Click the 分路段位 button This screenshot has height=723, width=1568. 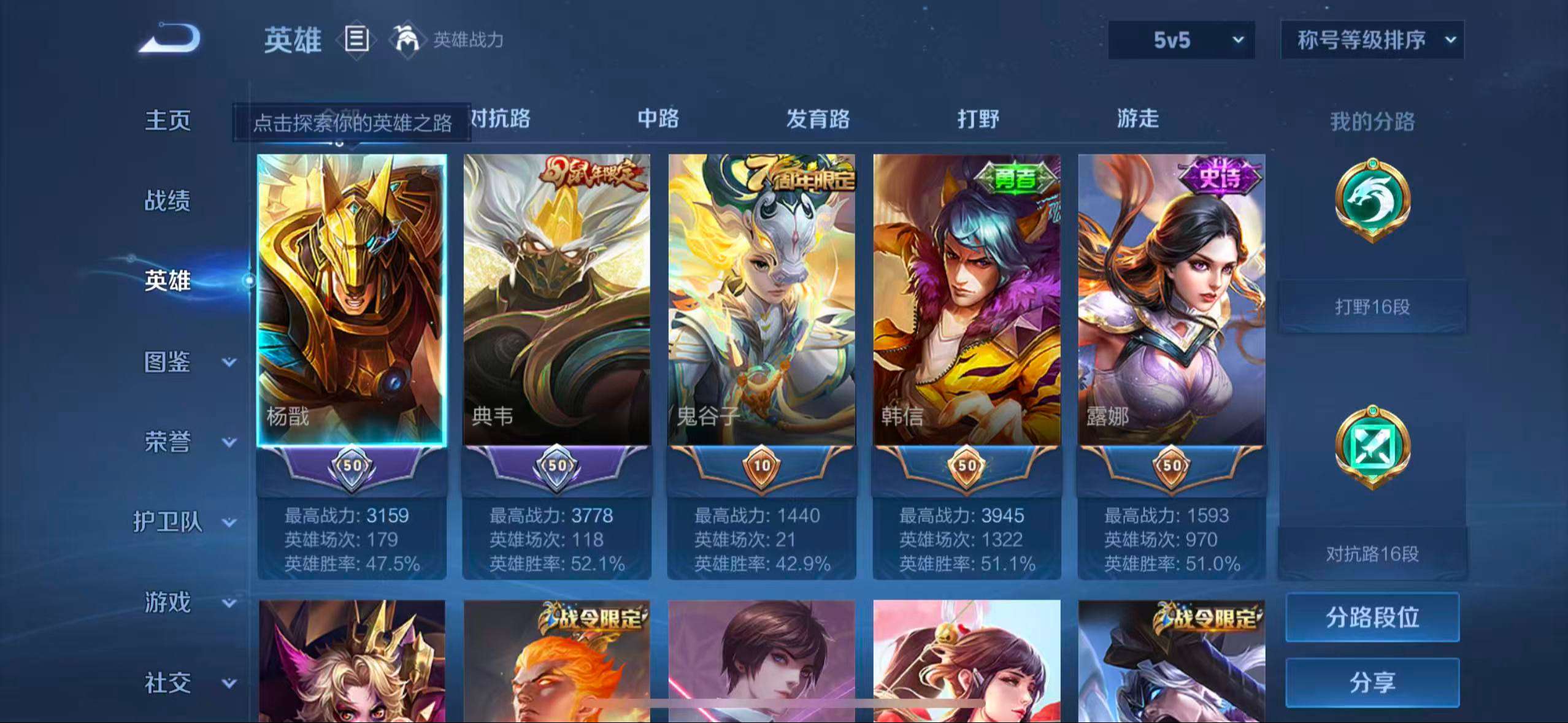point(1372,618)
